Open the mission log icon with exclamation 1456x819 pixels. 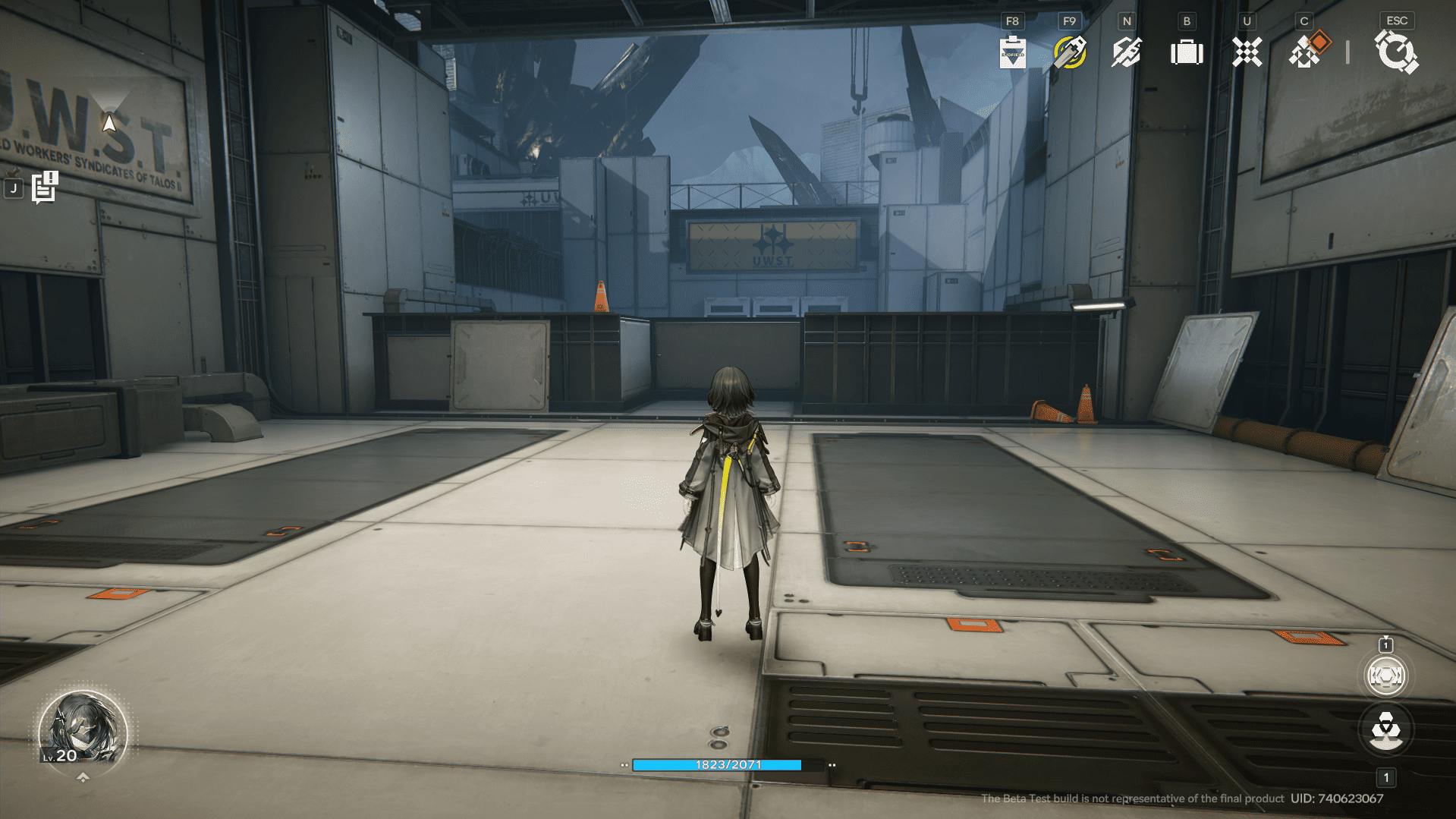(x=45, y=187)
